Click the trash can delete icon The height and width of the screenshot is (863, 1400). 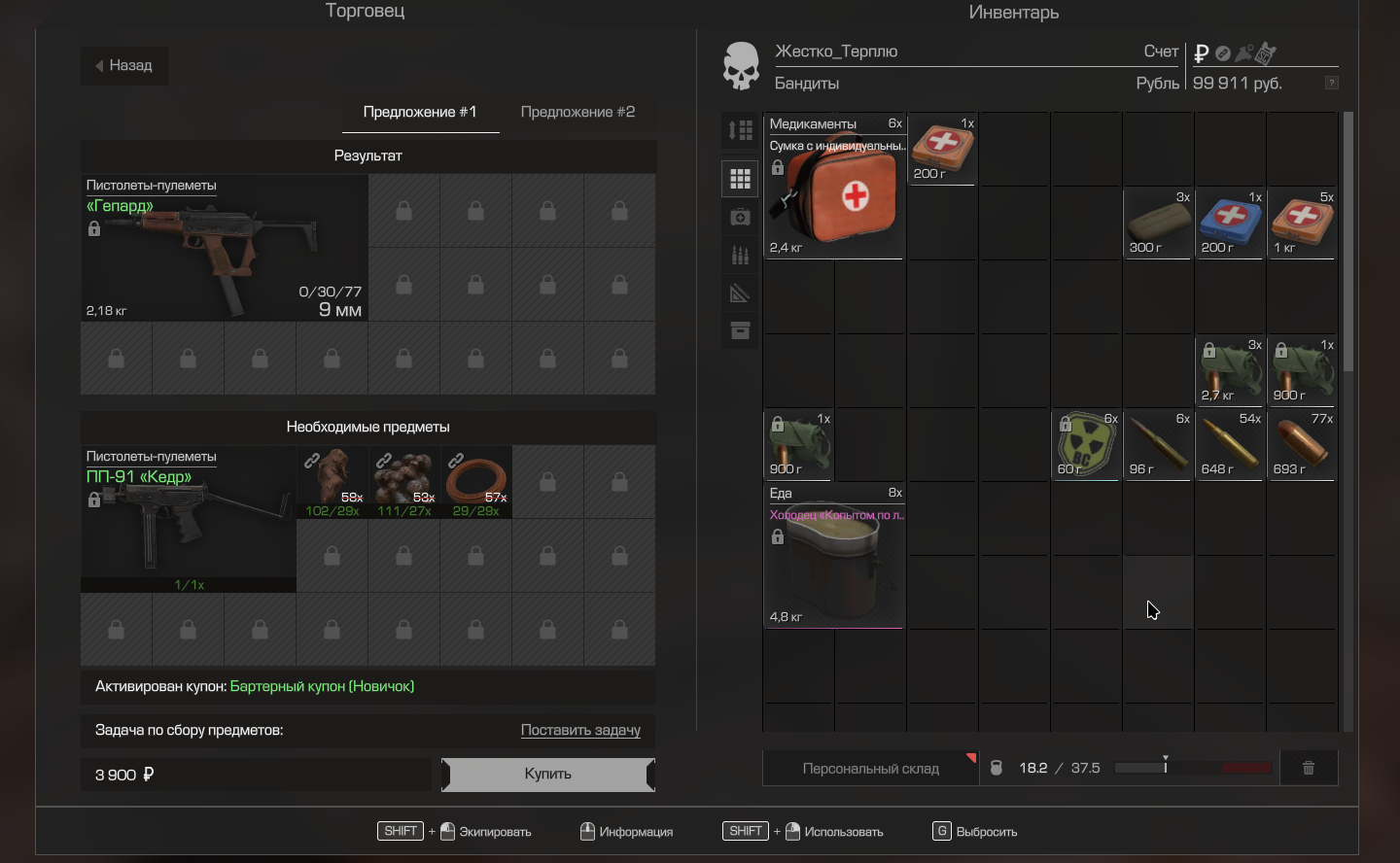click(1309, 768)
